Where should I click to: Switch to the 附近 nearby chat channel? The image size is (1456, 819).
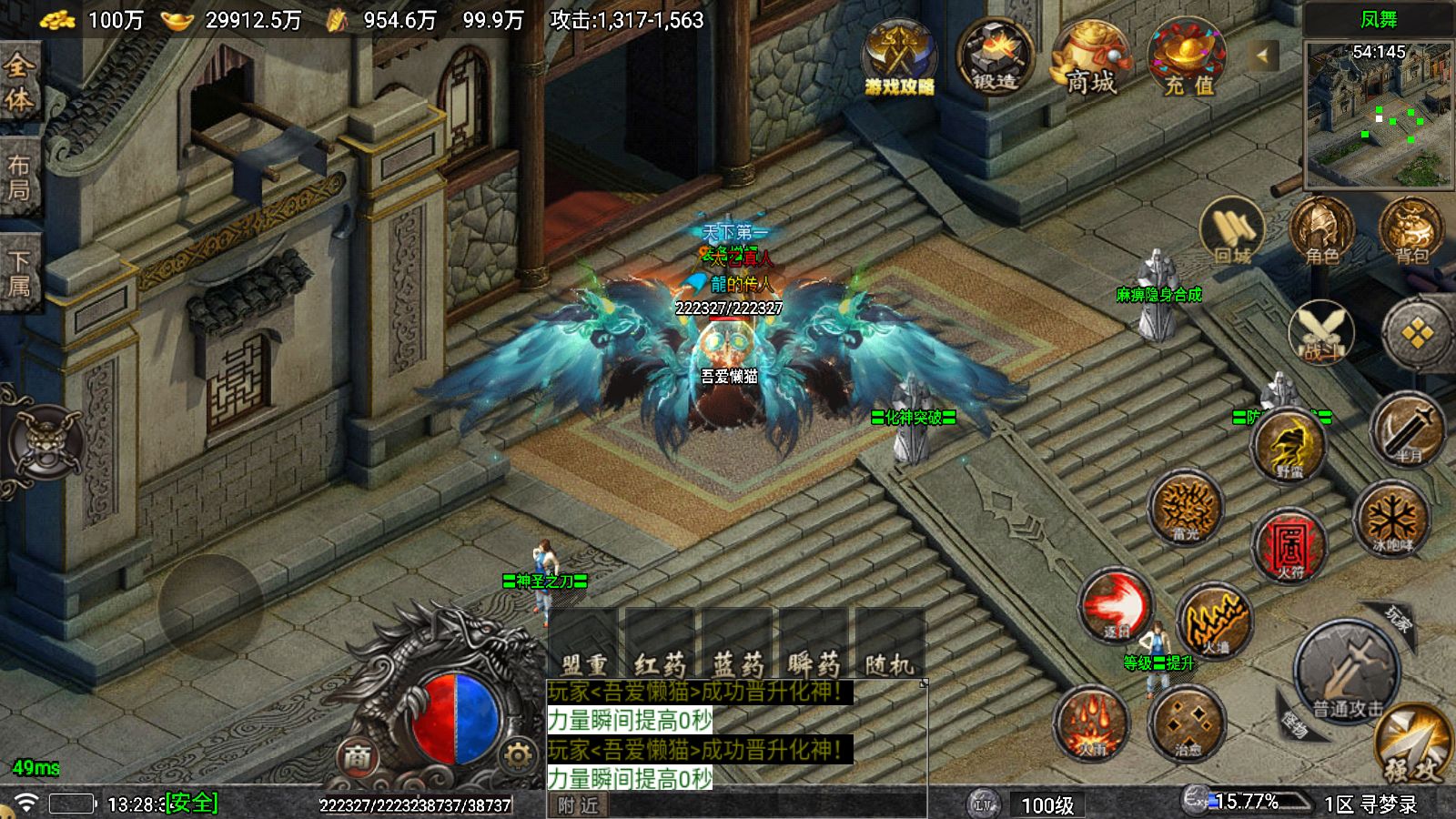coord(579,804)
